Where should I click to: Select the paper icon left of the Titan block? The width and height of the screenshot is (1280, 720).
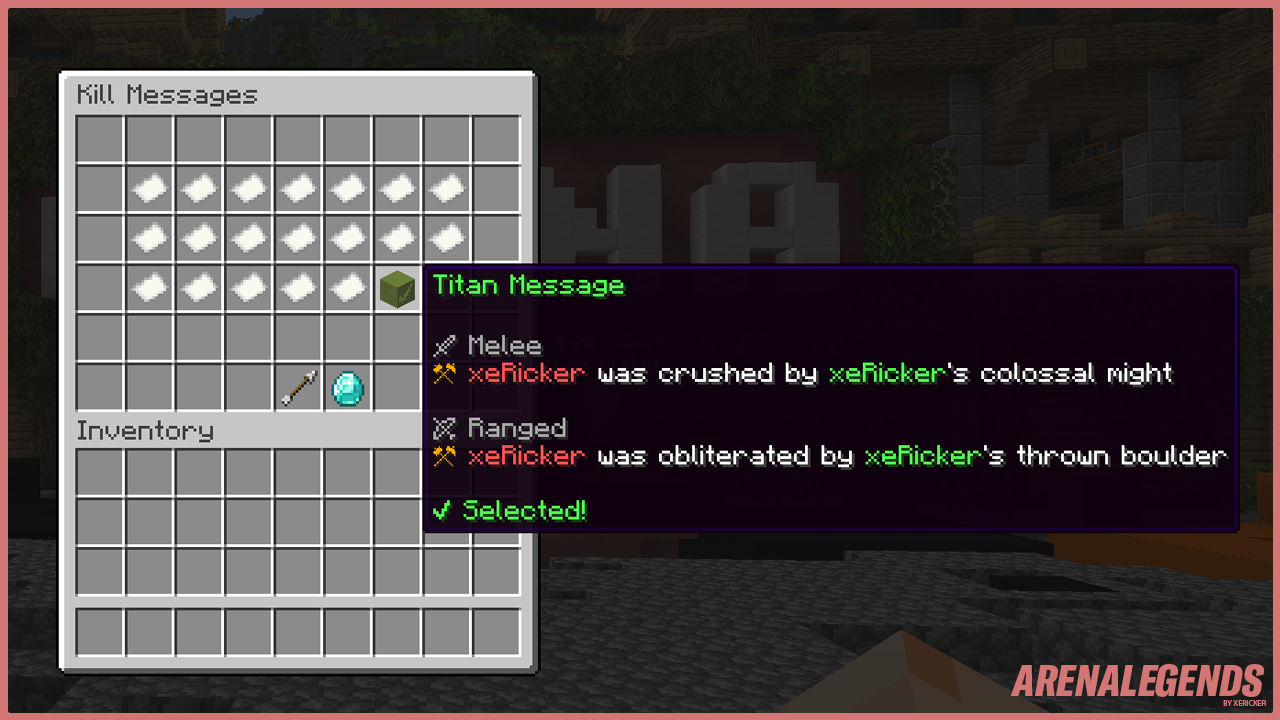coord(347,287)
